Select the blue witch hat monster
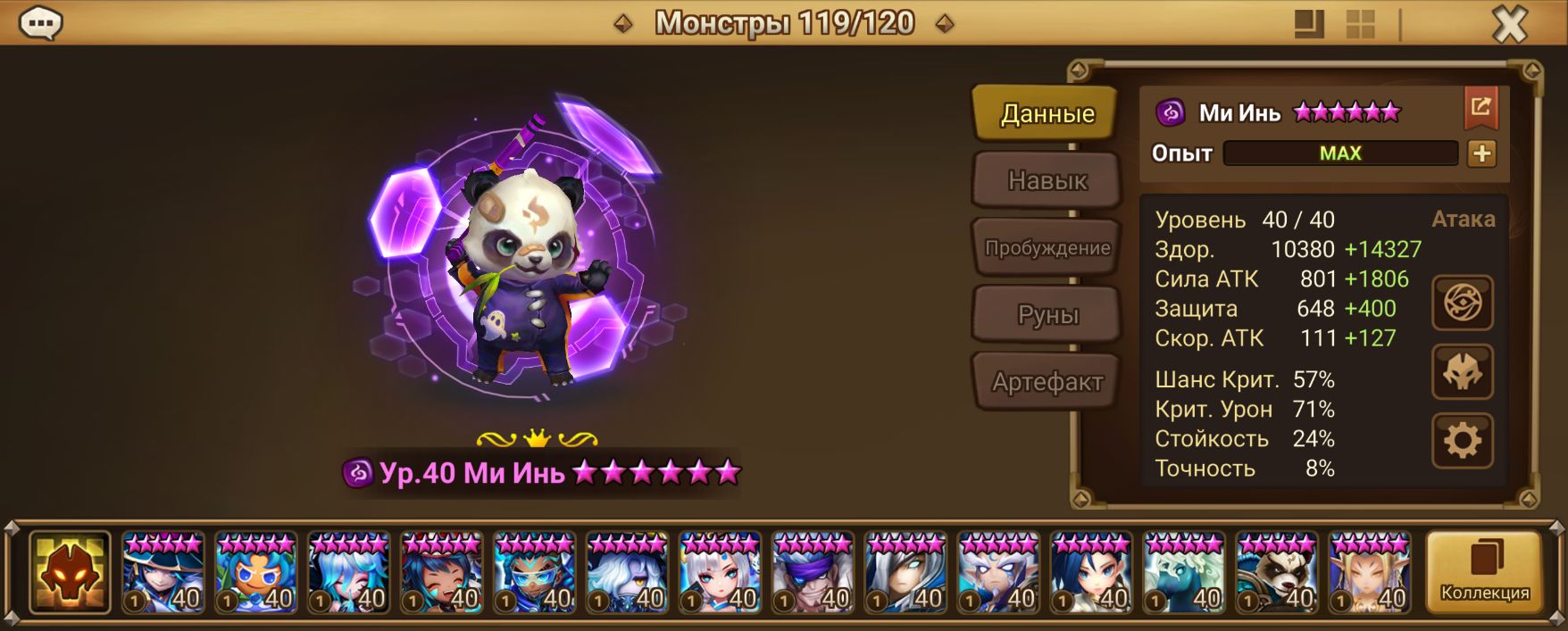The height and width of the screenshot is (631, 1568). 163,572
